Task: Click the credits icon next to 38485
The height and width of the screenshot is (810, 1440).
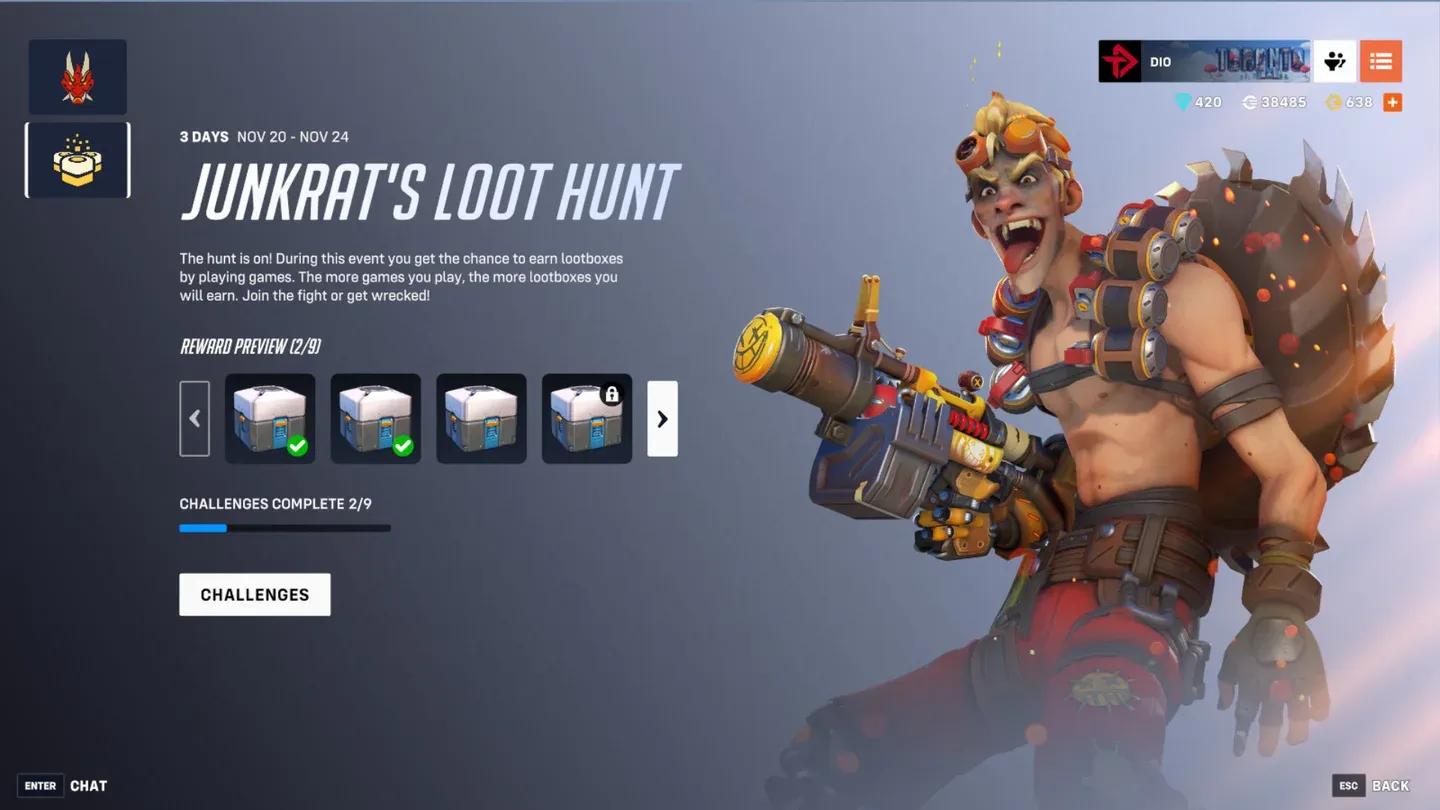Action: (x=1250, y=101)
